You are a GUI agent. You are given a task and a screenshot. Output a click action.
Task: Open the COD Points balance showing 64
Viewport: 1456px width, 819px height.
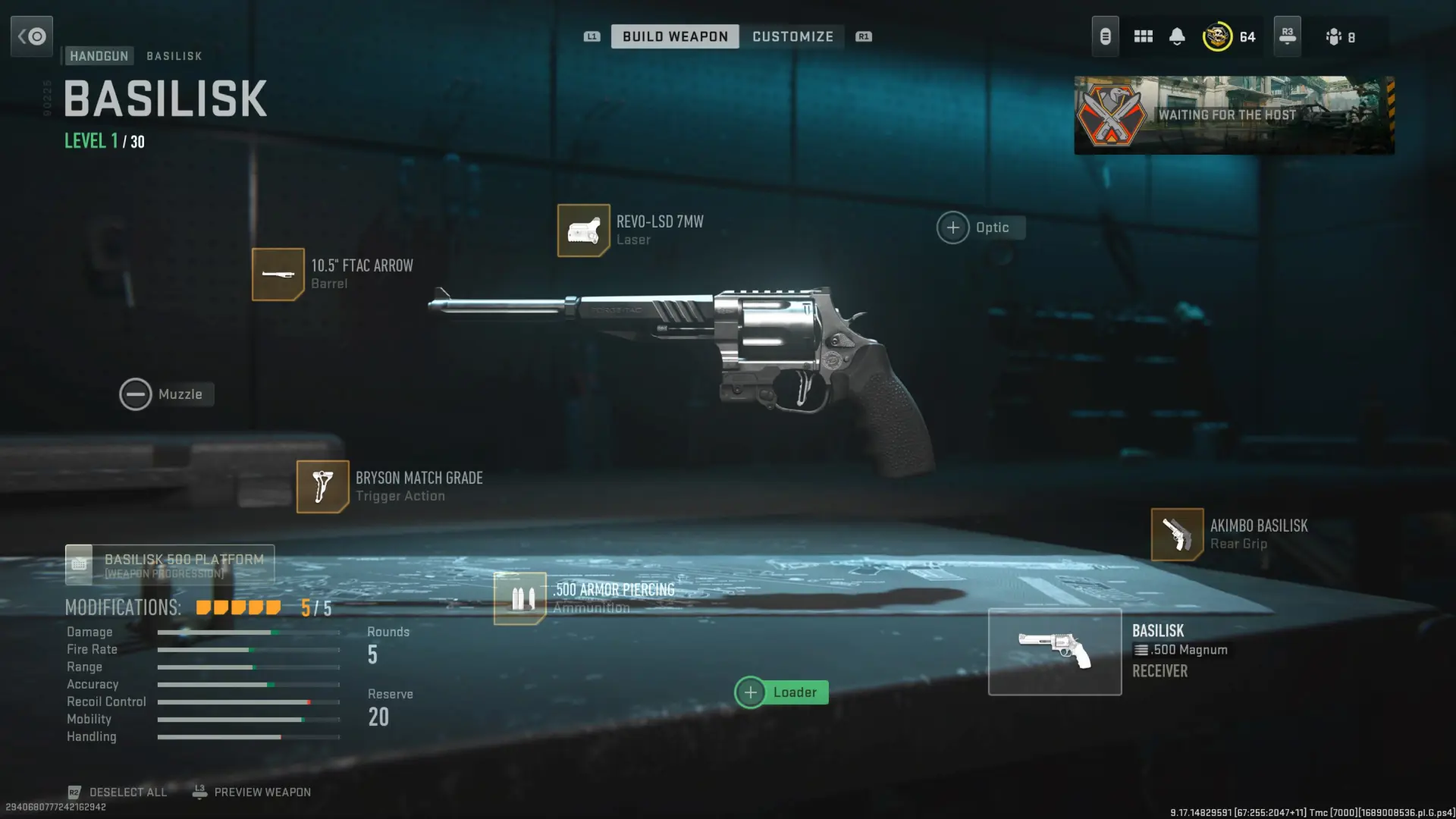(1228, 36)
